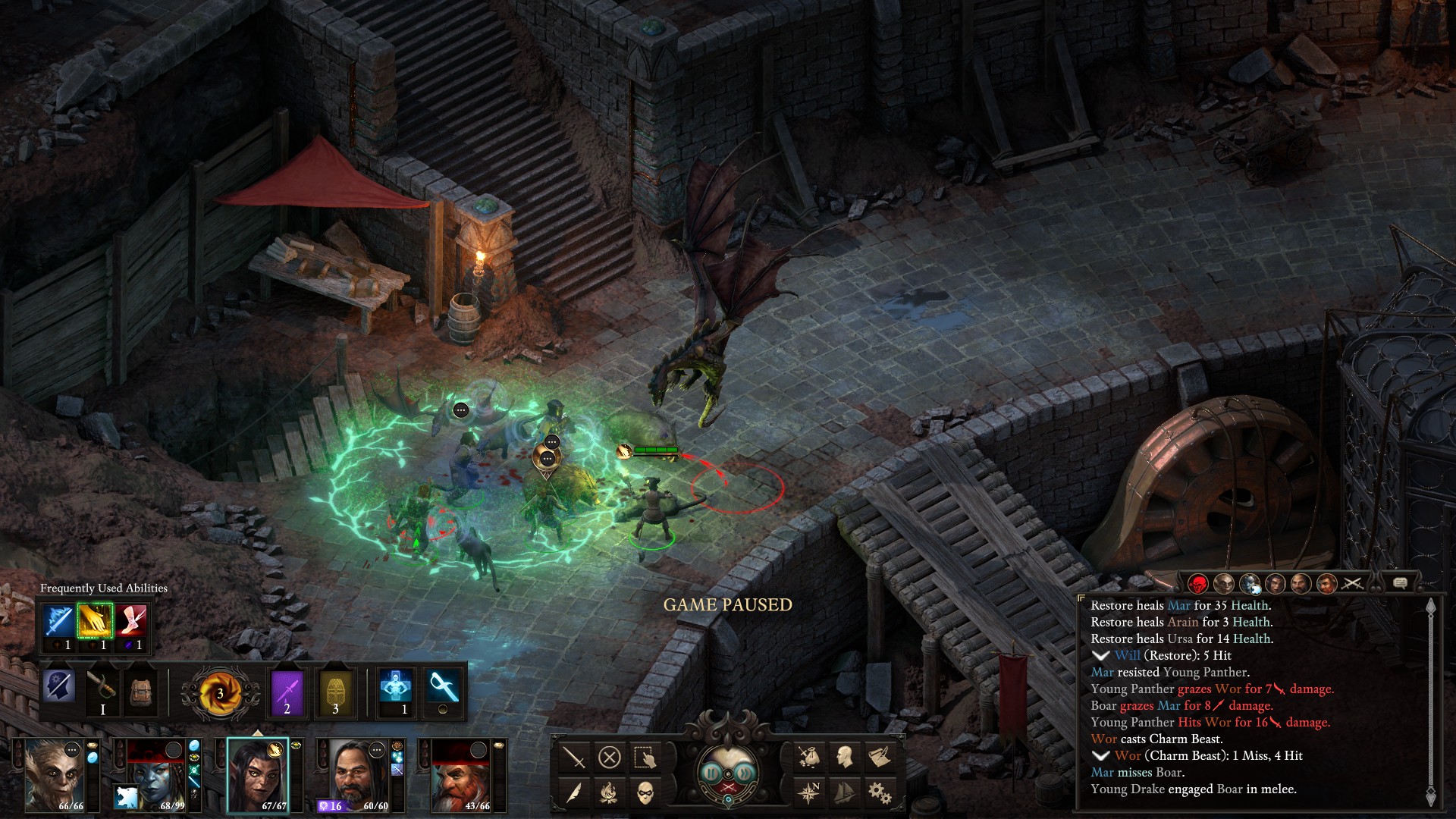Viewport: 1456px width, 819px height.
Task: Click the select-all party button
Action: [645, 757]
